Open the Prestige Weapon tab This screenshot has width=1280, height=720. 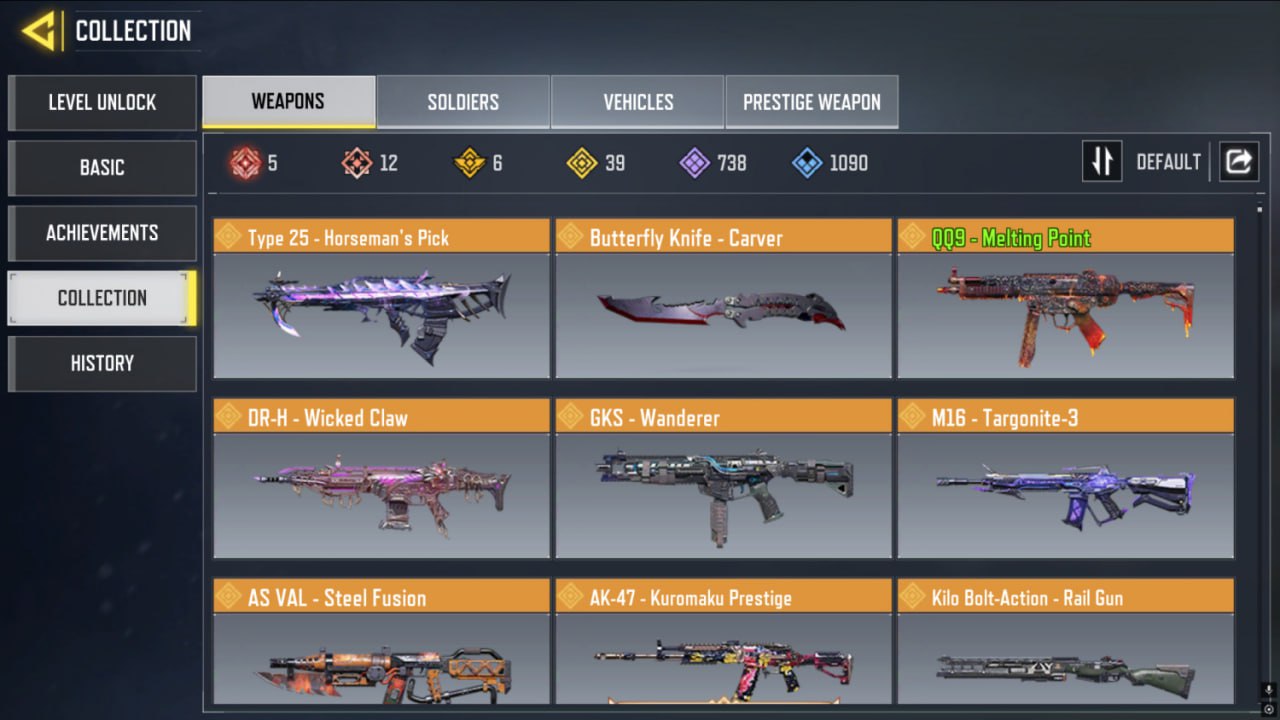click(812, 102)
